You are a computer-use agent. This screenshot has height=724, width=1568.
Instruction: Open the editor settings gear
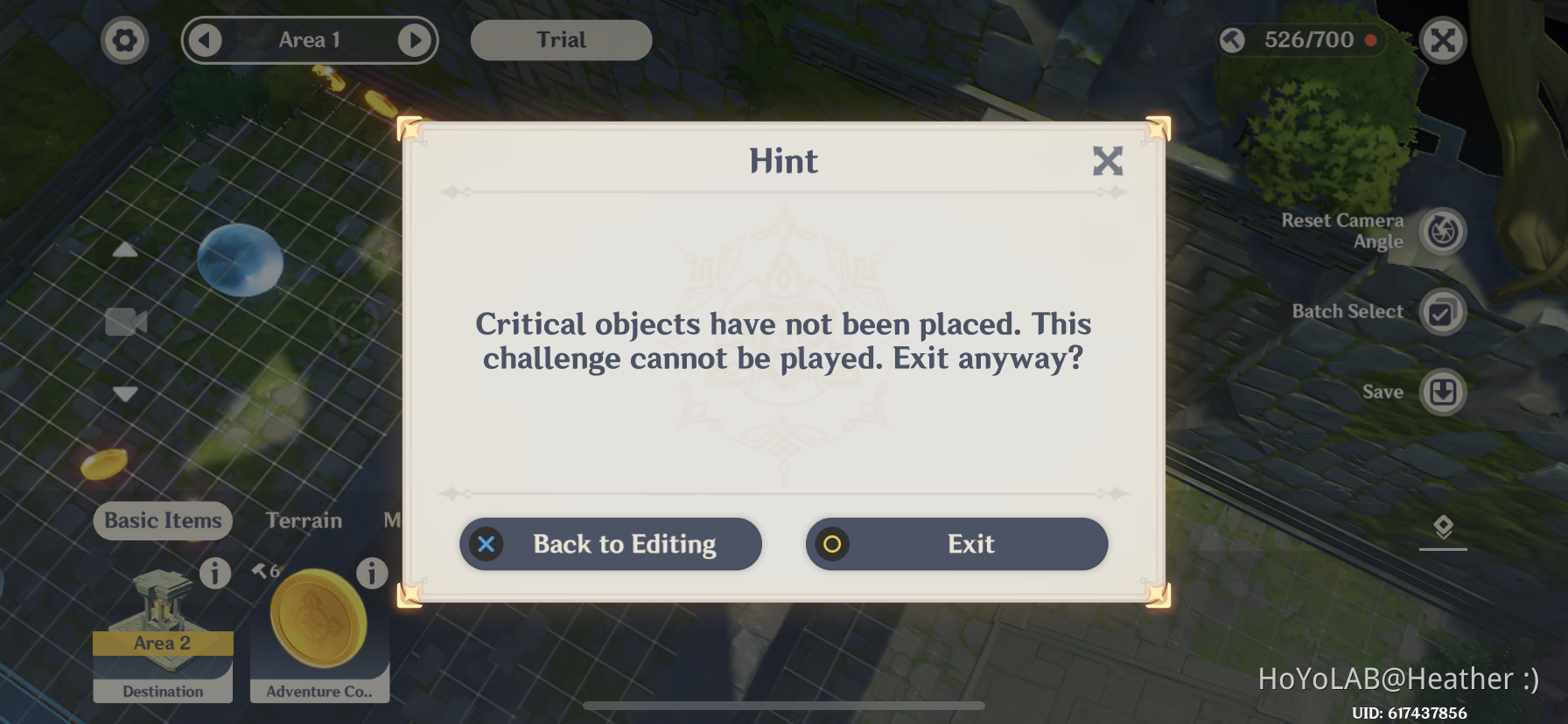[124, 39]
